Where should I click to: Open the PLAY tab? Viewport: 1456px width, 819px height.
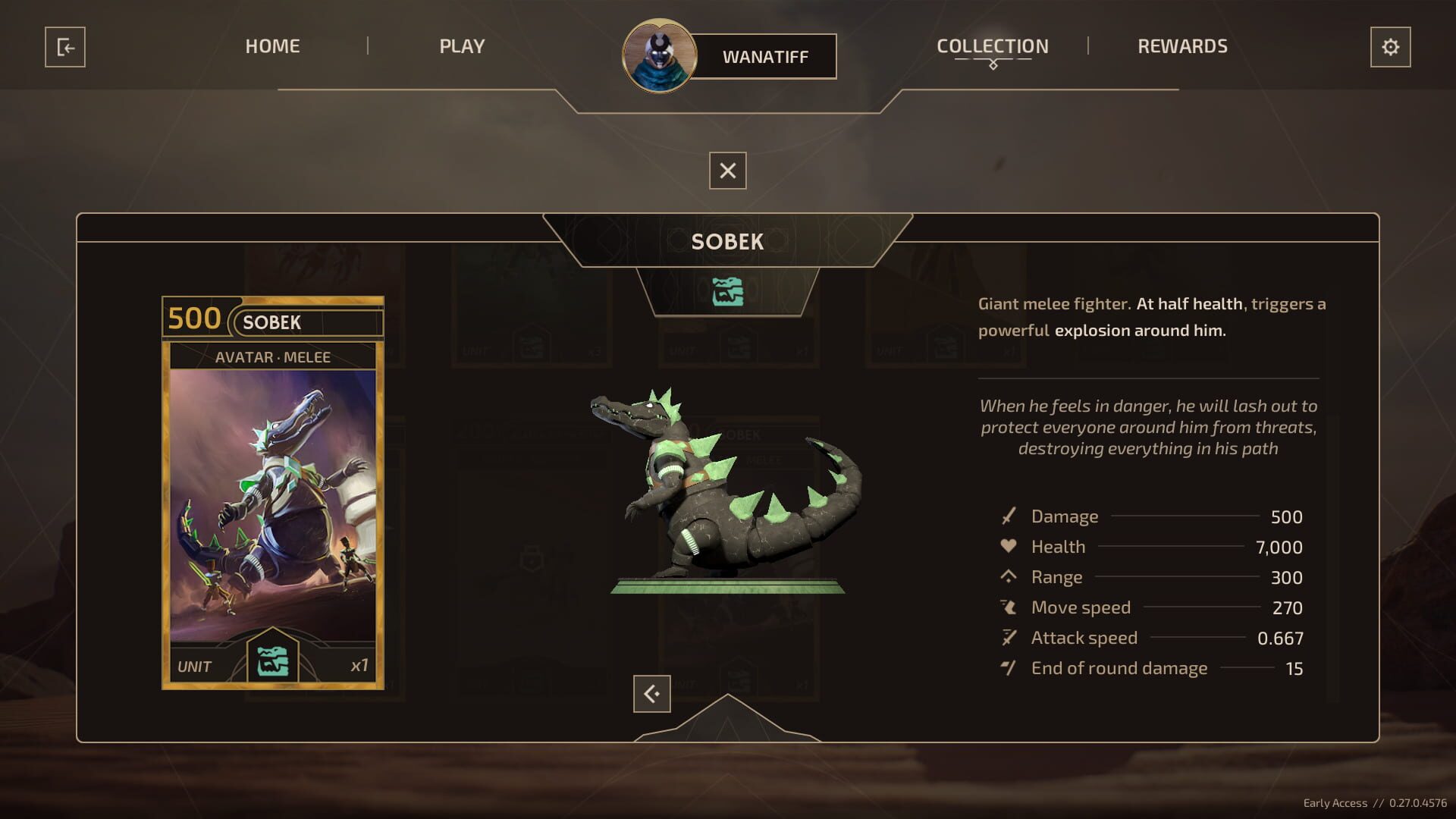[461, 46]
